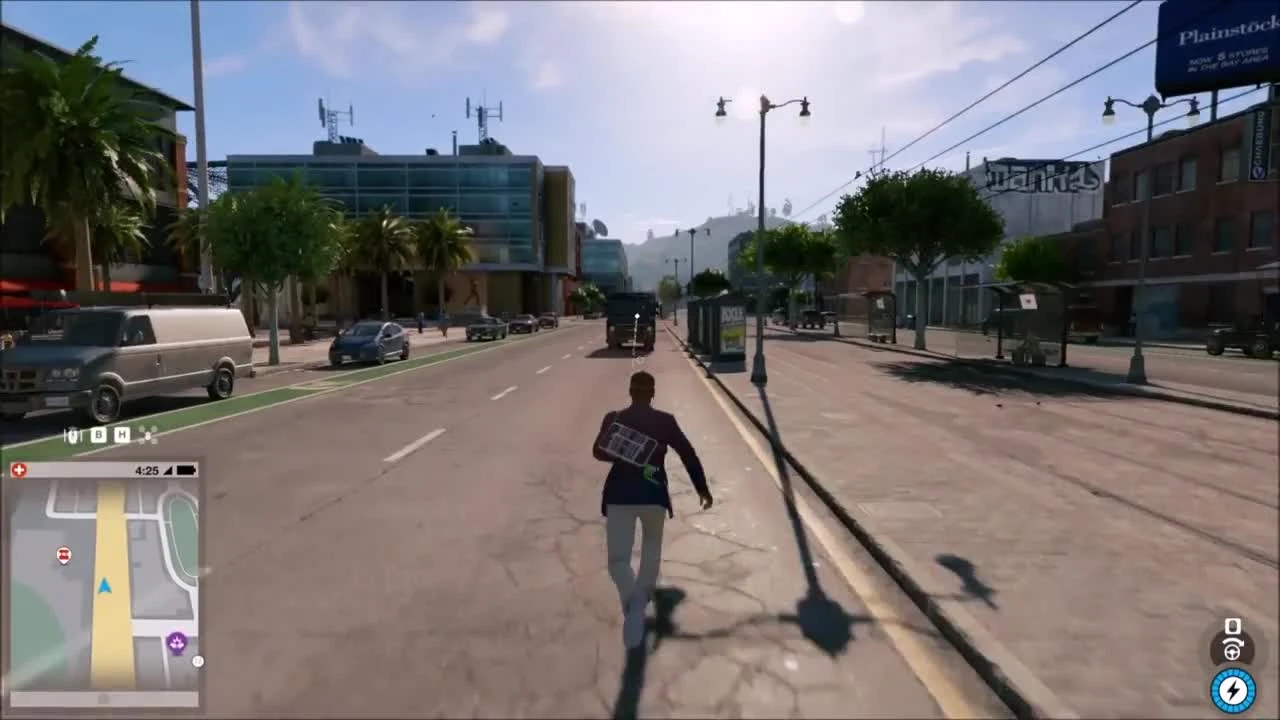This screenshot has width=1280, height=720.
Task: Click the red shop marker on the minimap
Action: [63, 555]
